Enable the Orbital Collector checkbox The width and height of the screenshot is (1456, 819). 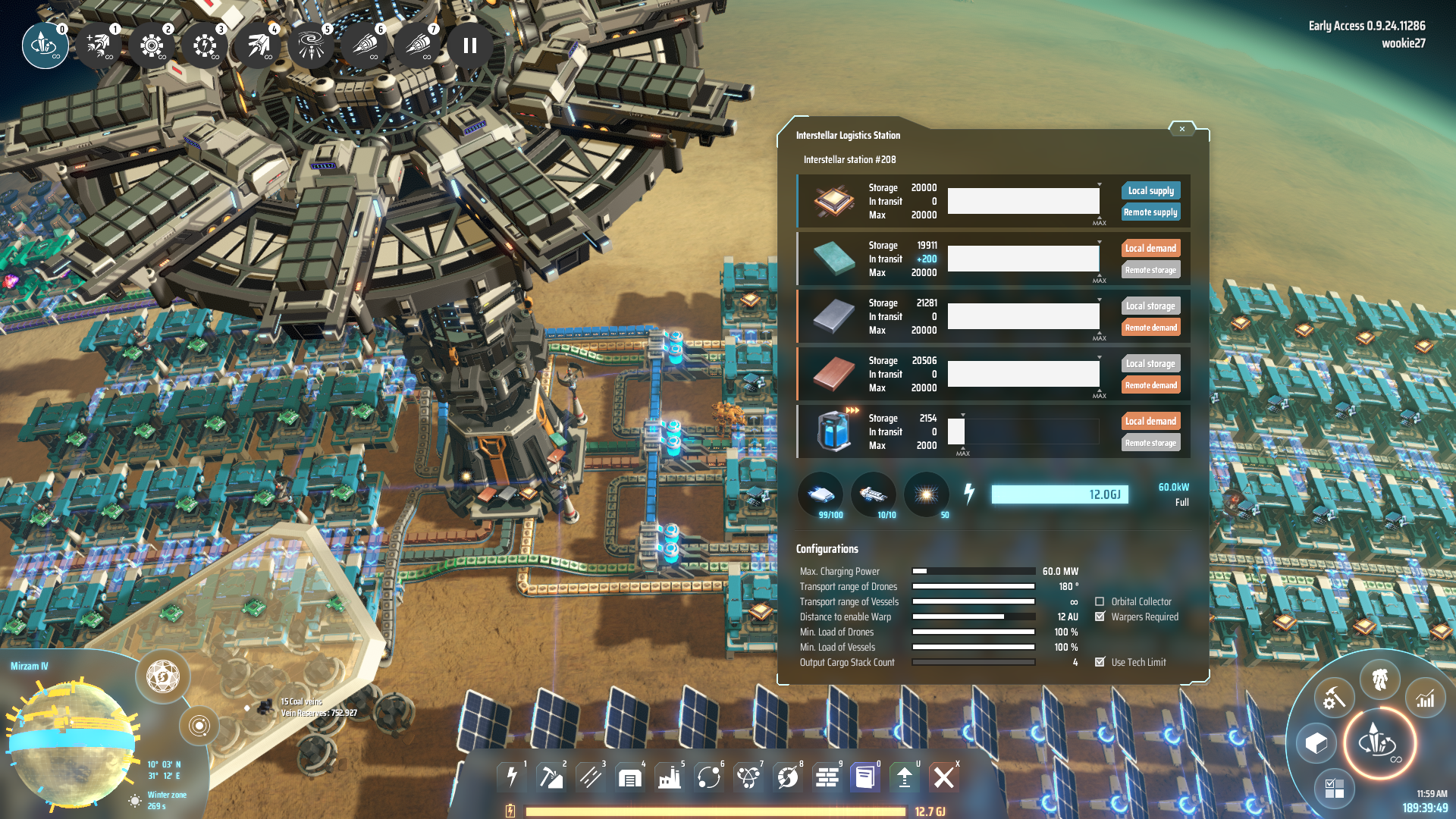(x=1101, y=601)
